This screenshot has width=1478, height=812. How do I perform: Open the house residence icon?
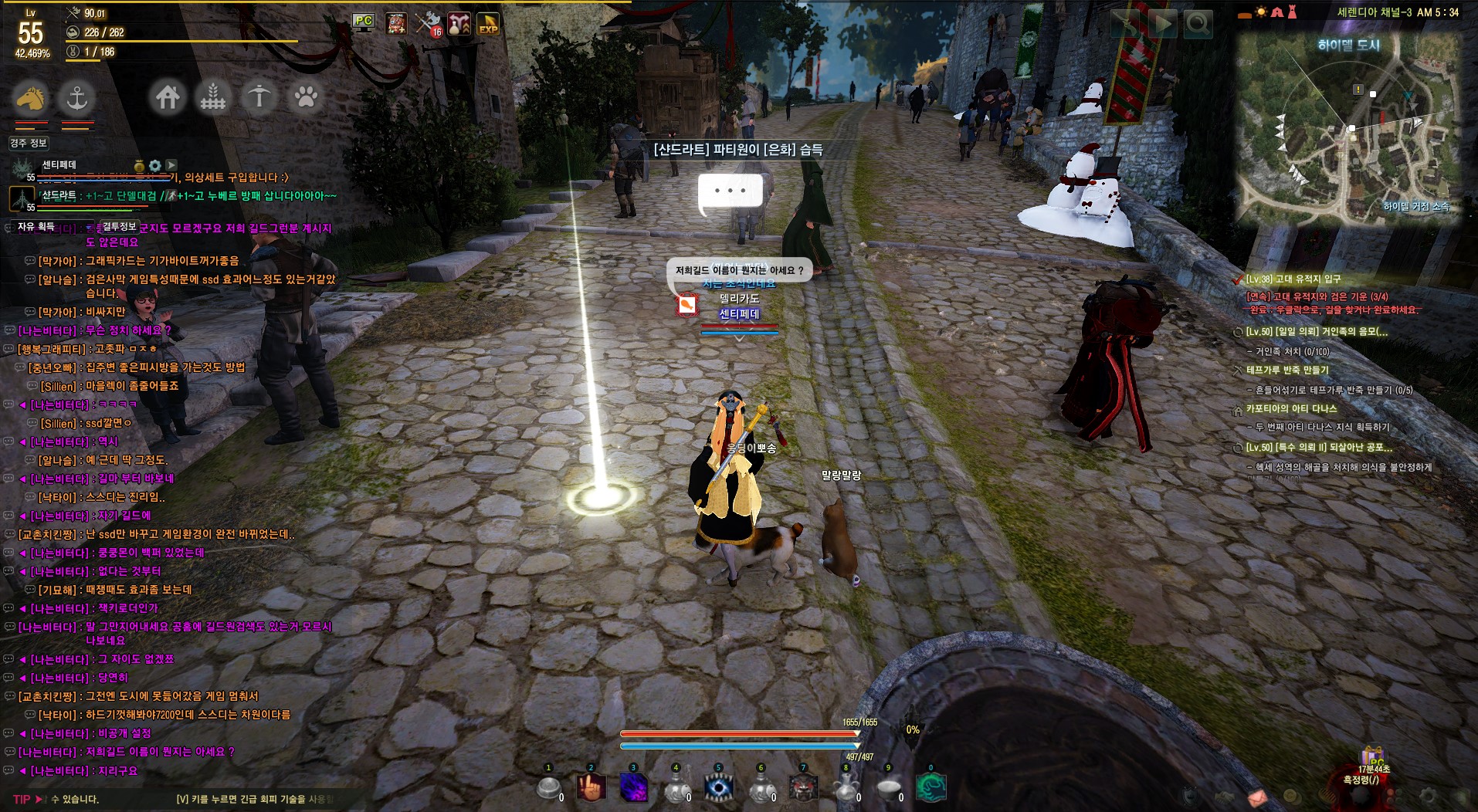168,97
